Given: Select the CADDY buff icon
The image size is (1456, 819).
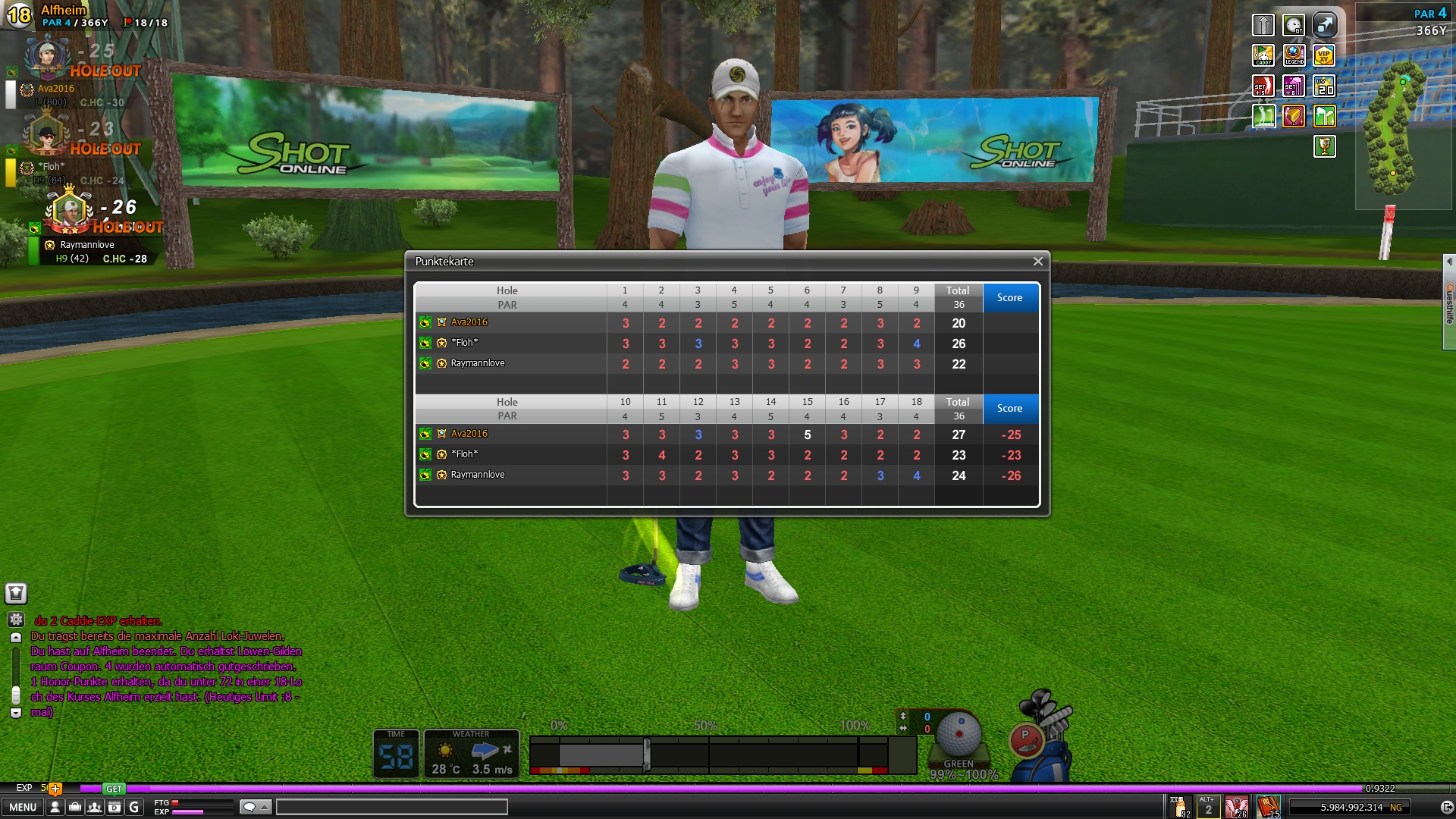Looking at the screenshot, I should click(x=1263, y=55).
